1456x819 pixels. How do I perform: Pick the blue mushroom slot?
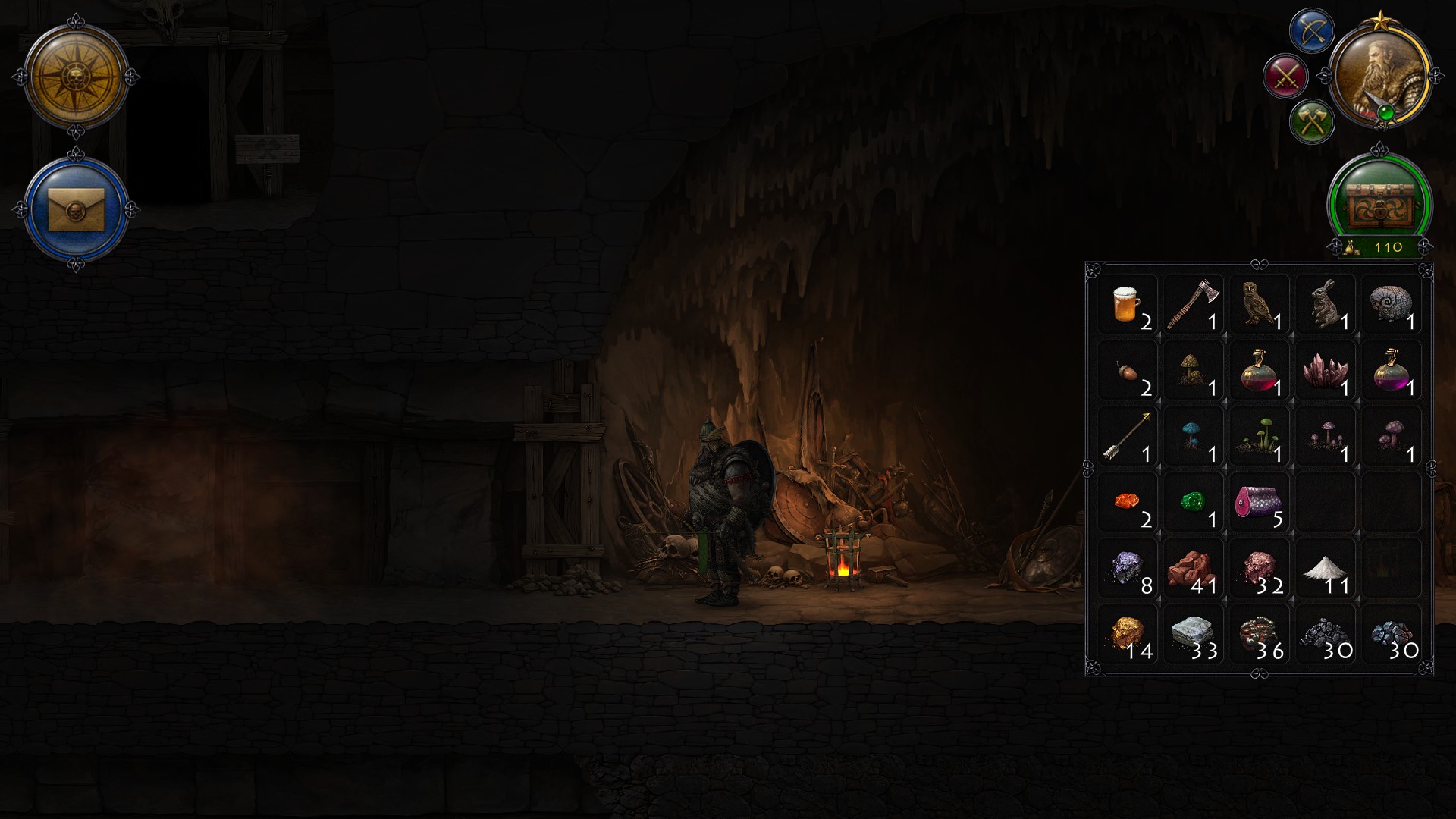(x=1194, y=438)
